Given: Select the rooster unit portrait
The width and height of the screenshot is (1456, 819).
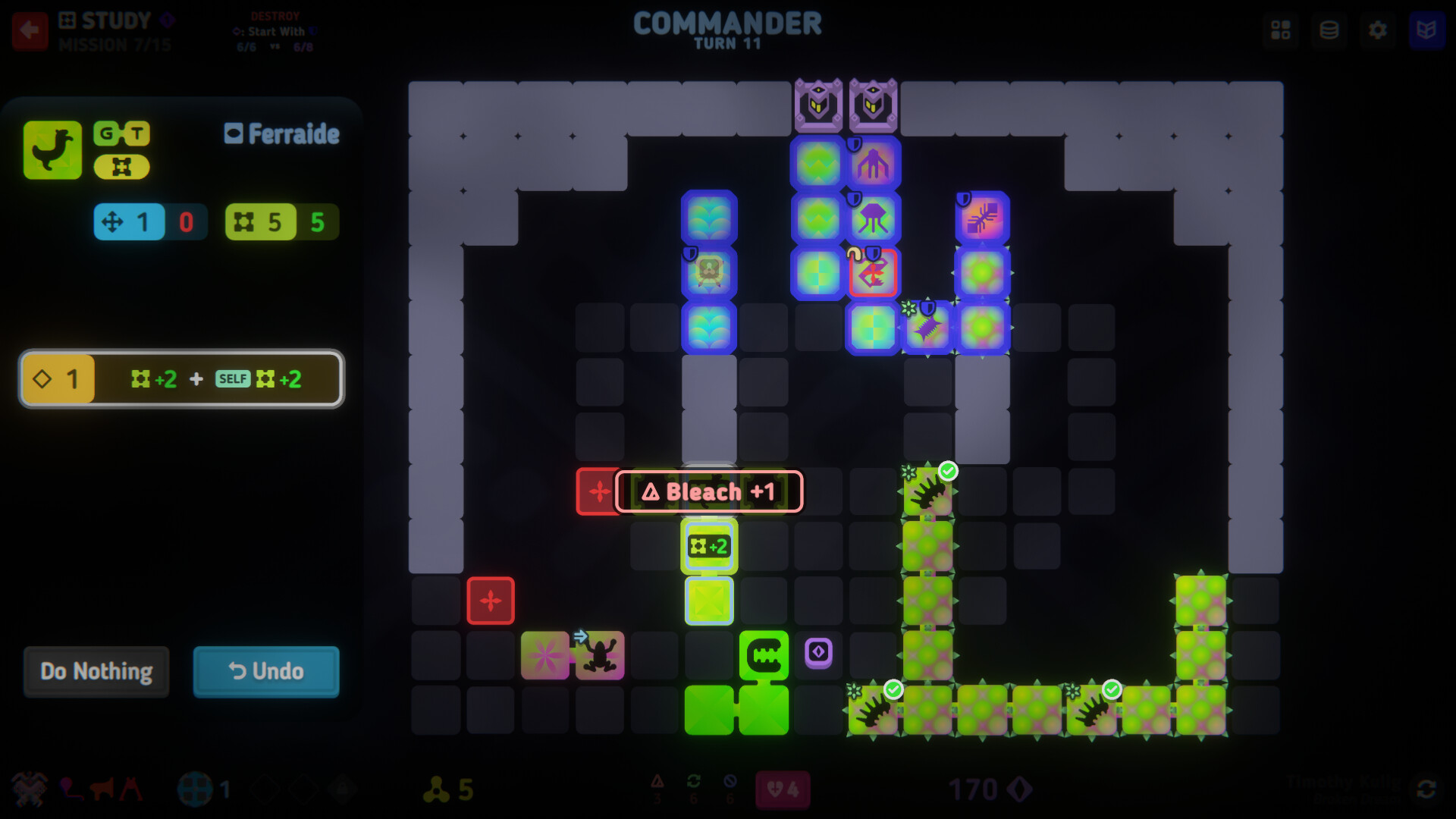Looking at the screenshot, I should tap(52, 149).
